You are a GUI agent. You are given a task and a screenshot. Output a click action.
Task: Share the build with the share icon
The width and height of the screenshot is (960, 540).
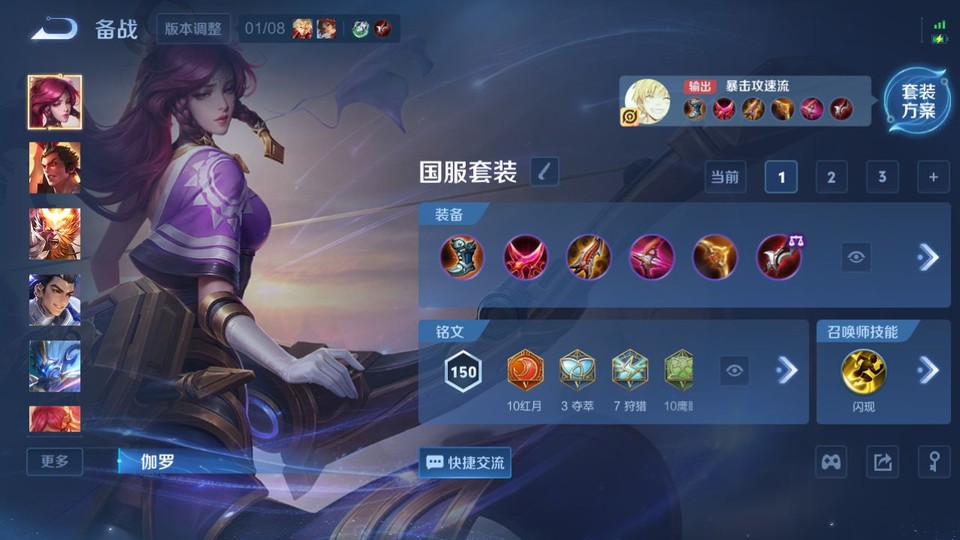pyautogui.click(x=882, y=461)
